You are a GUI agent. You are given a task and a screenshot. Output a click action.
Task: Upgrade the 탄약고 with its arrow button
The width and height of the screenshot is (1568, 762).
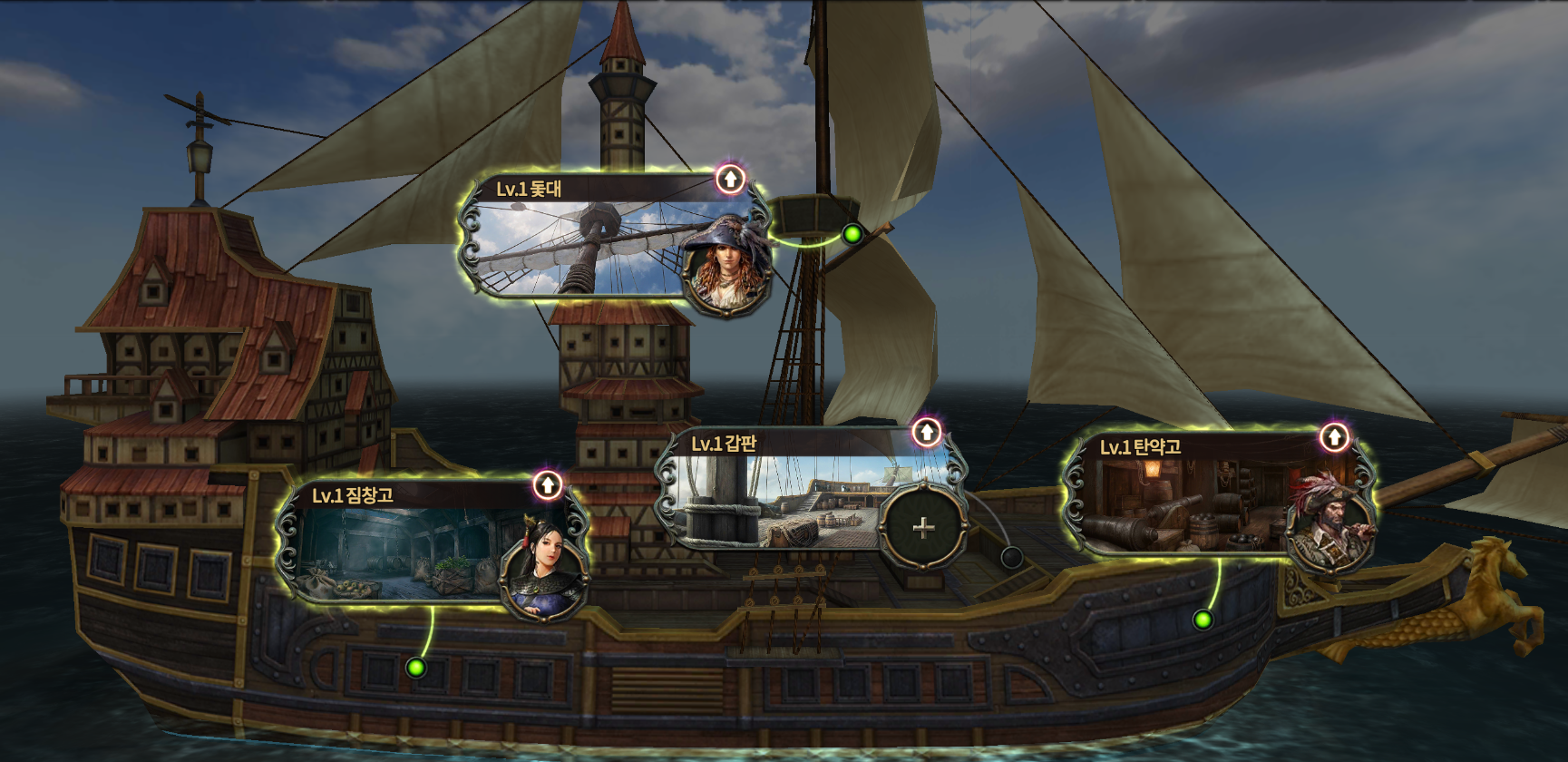coord(1333,438)
